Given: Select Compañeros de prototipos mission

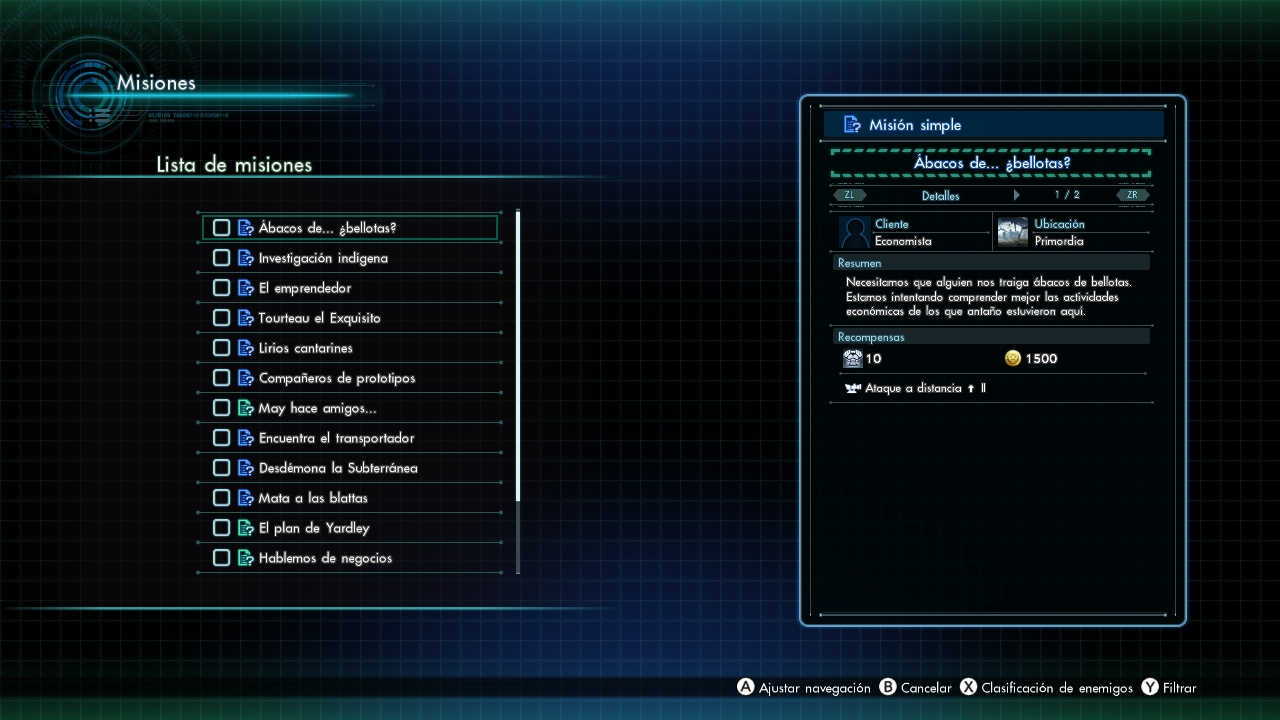Looking at the screenshot, I should pos(336,378).
